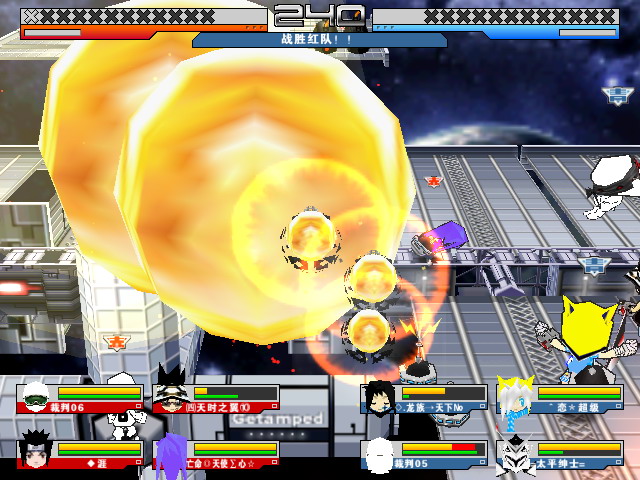This screenshot has height=480, width=640.
Task: Select the 太平绅士 player panel
Action: pyautogui.click(x=560, y=455)
